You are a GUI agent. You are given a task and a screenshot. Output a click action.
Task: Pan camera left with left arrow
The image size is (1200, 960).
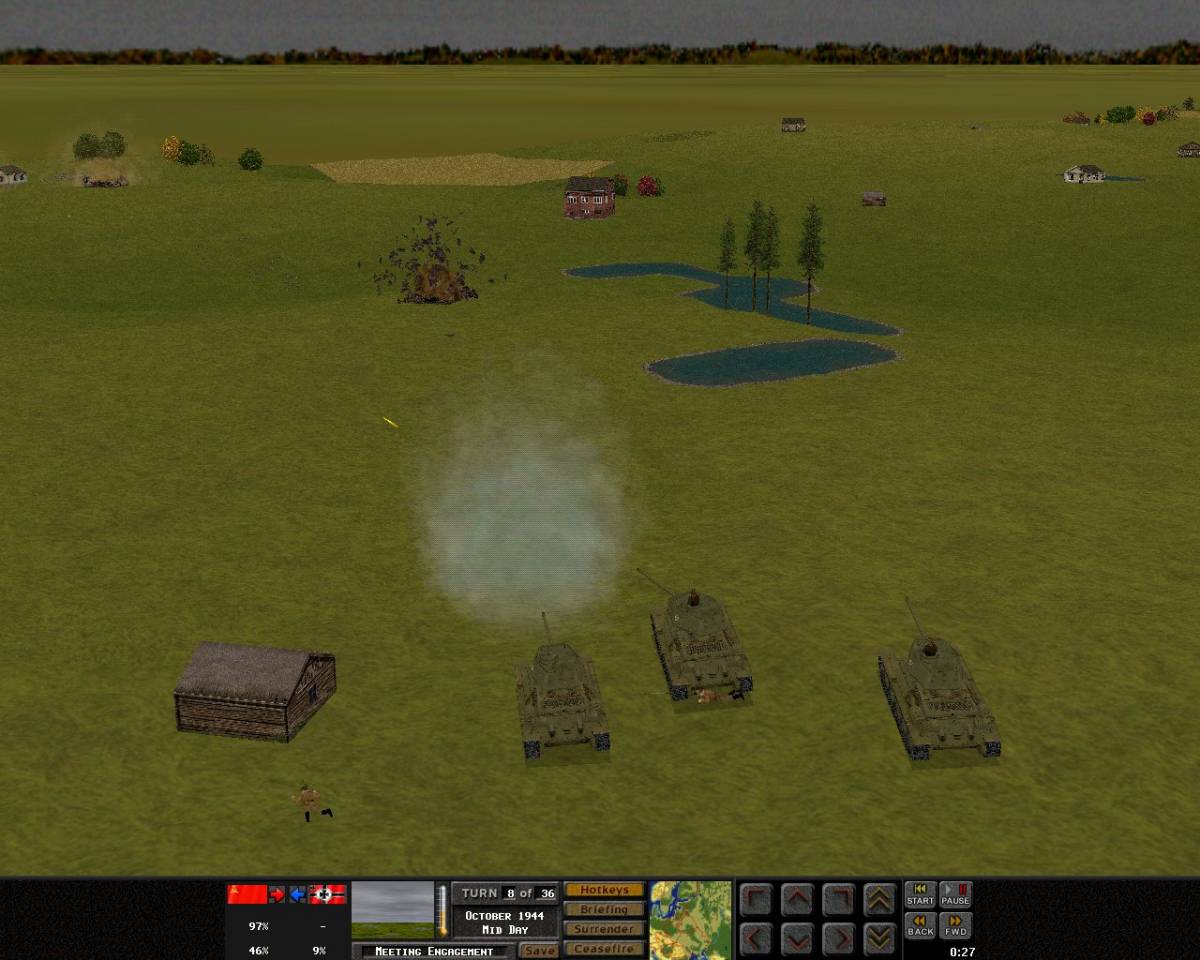tap(757, 939)
